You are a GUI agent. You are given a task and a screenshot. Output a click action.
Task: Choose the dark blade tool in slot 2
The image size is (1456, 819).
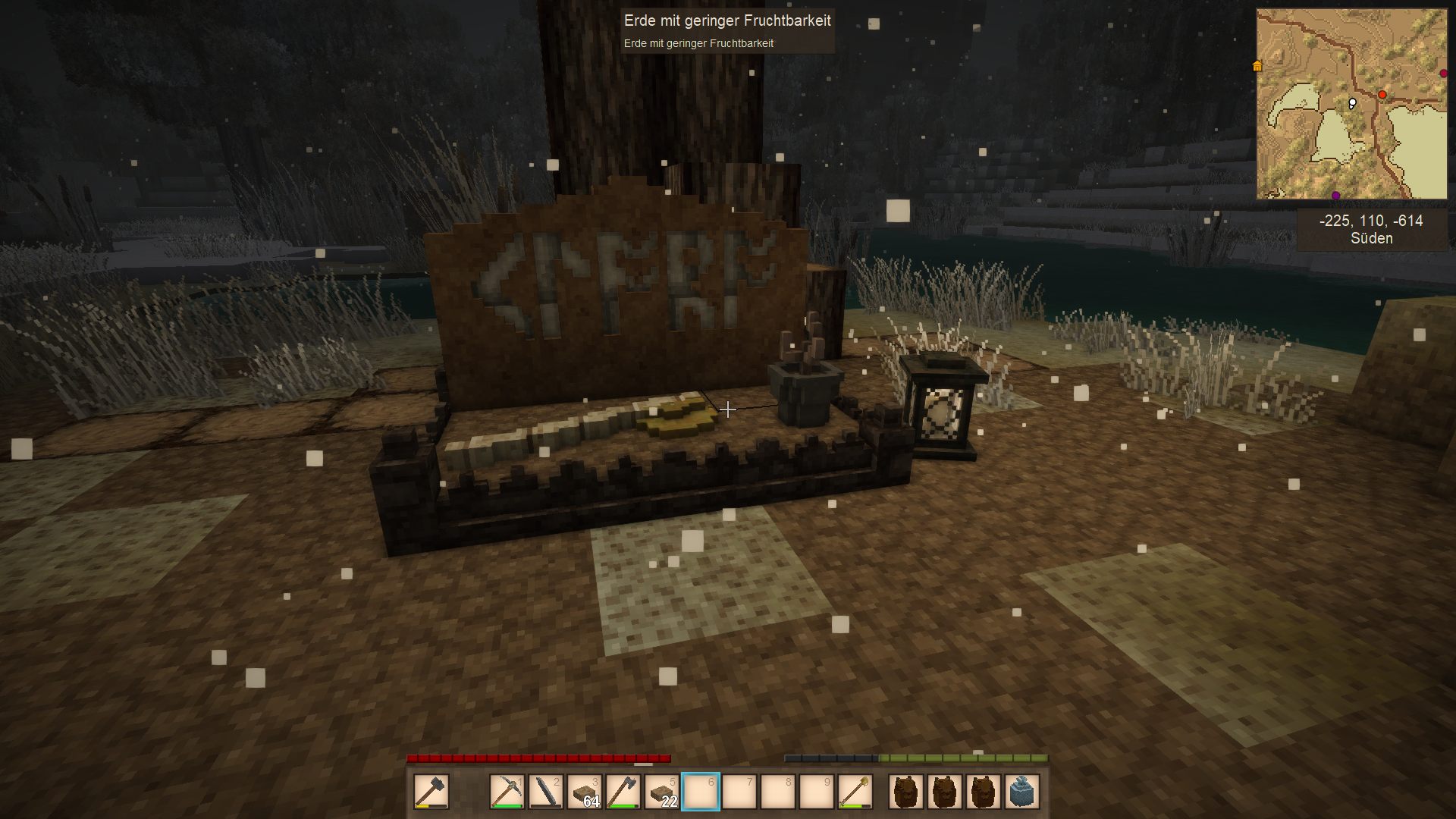tap(545, 792)
